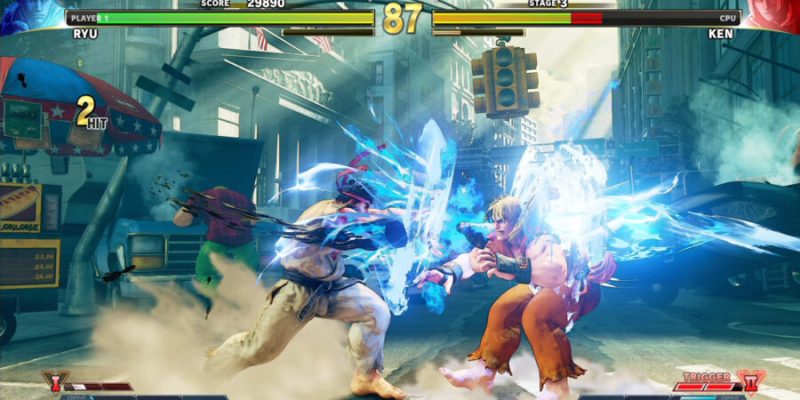Select Ken's V-Trigger II emblem
The image size is (800, 400).
pyautogui.click(x=751, y=383)
